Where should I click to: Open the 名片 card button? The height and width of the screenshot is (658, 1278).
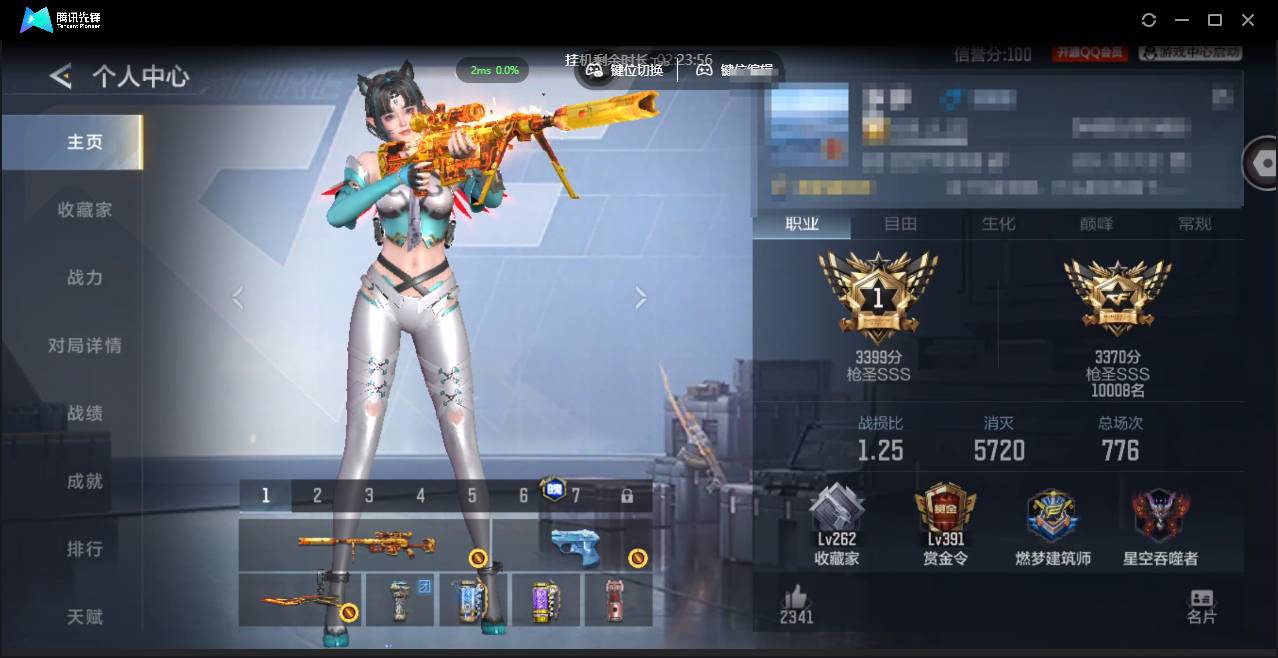pyautogui.click(x=1201, y=606)
